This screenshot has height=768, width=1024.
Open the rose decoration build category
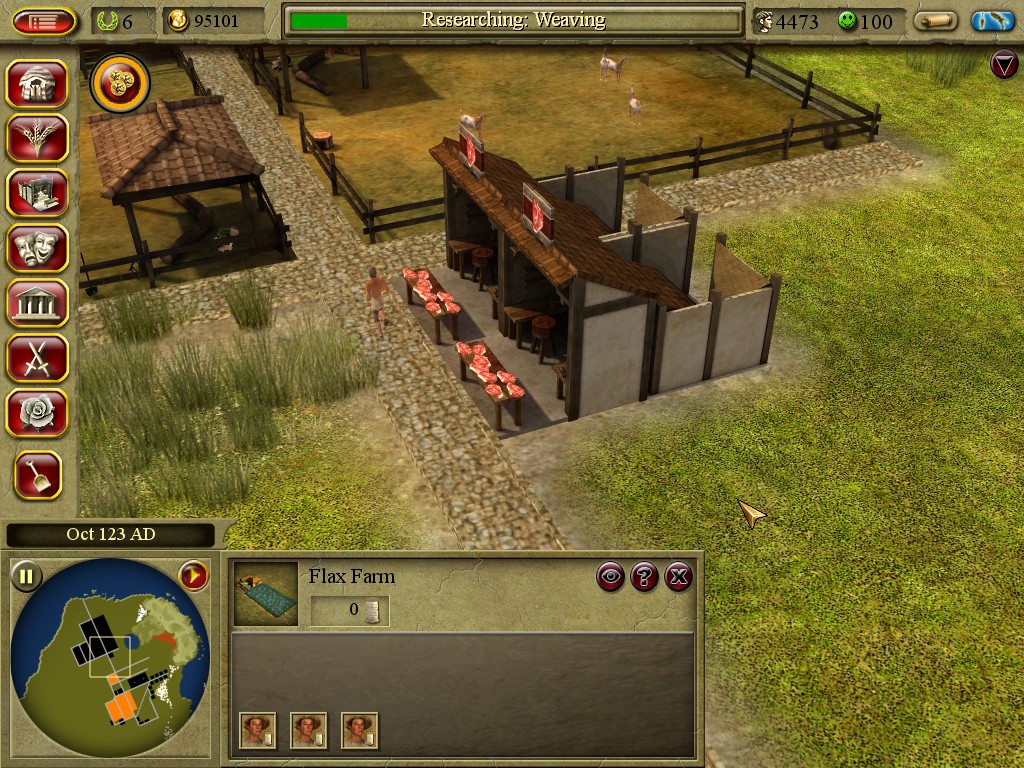pyautogui.click(x=38, y=412)
